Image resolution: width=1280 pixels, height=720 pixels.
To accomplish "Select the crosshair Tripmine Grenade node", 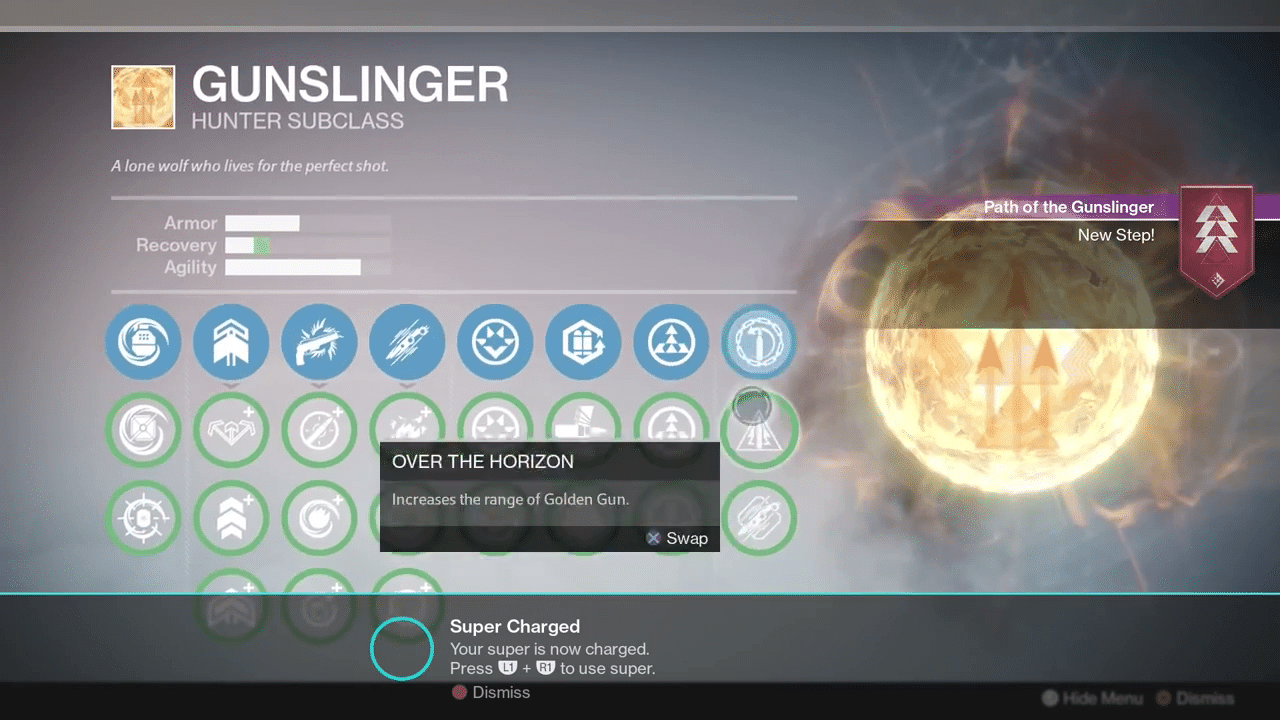I will 143,519.
